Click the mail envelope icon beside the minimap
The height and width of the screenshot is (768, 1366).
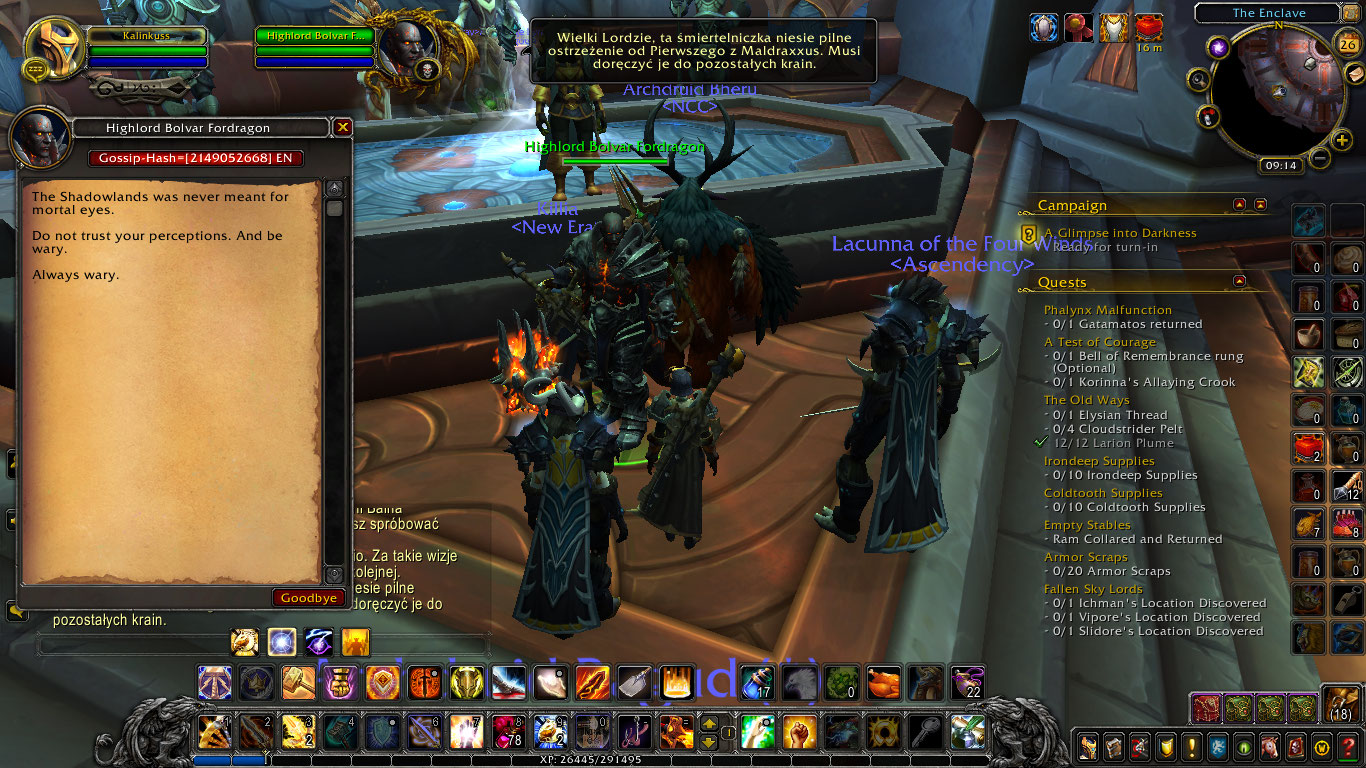pos(1356,75)
